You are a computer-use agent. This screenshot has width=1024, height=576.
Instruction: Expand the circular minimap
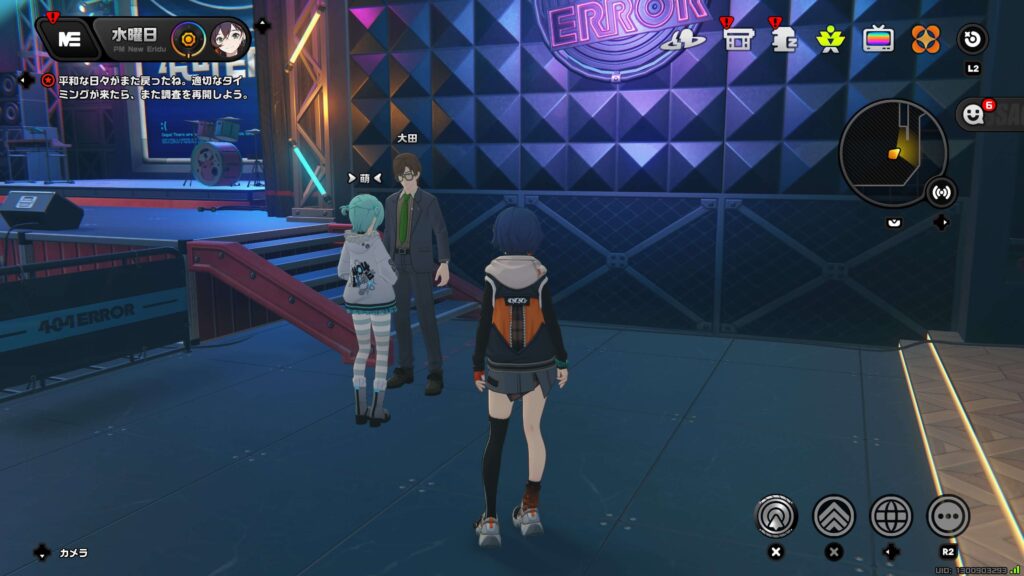coord(893,153)
